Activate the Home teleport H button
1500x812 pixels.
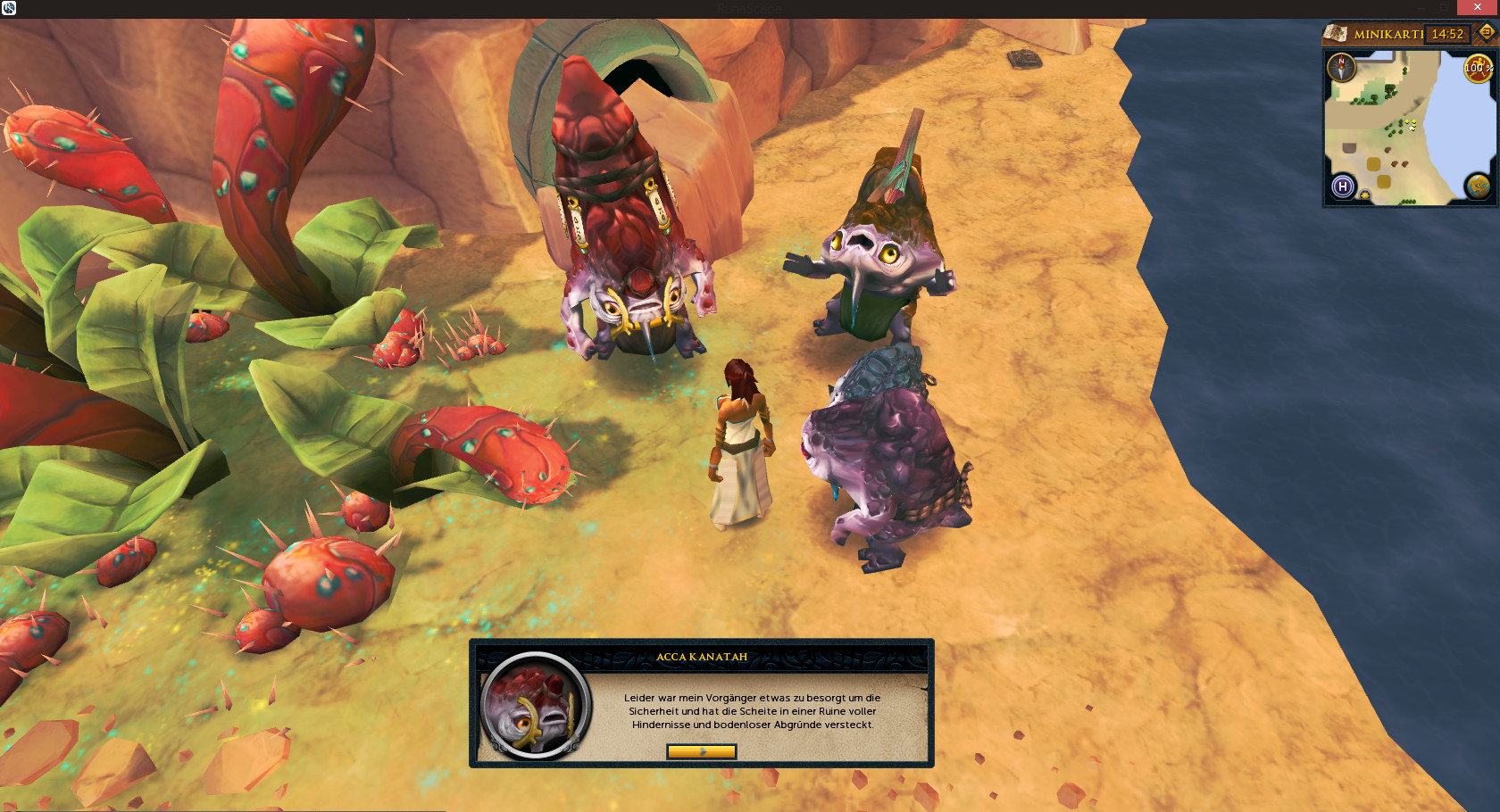click(x=1343, y=186)
